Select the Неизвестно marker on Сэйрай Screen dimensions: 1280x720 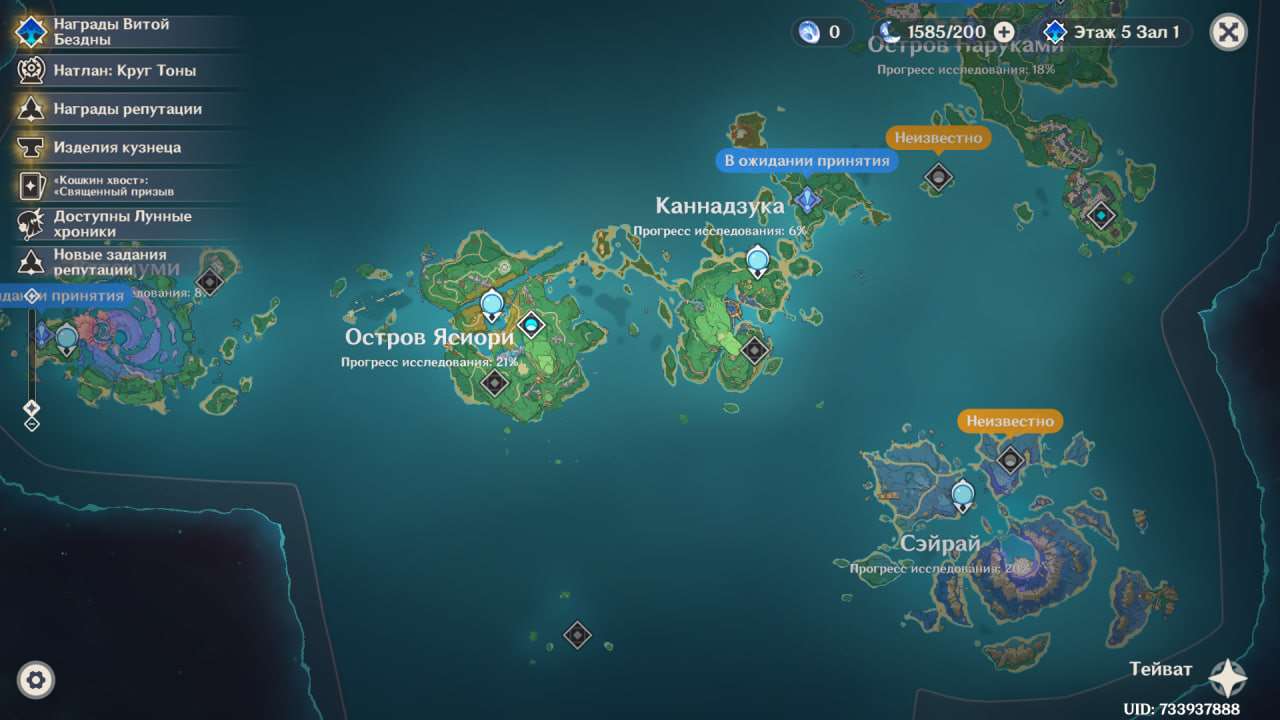click(x=1011, y=460)
